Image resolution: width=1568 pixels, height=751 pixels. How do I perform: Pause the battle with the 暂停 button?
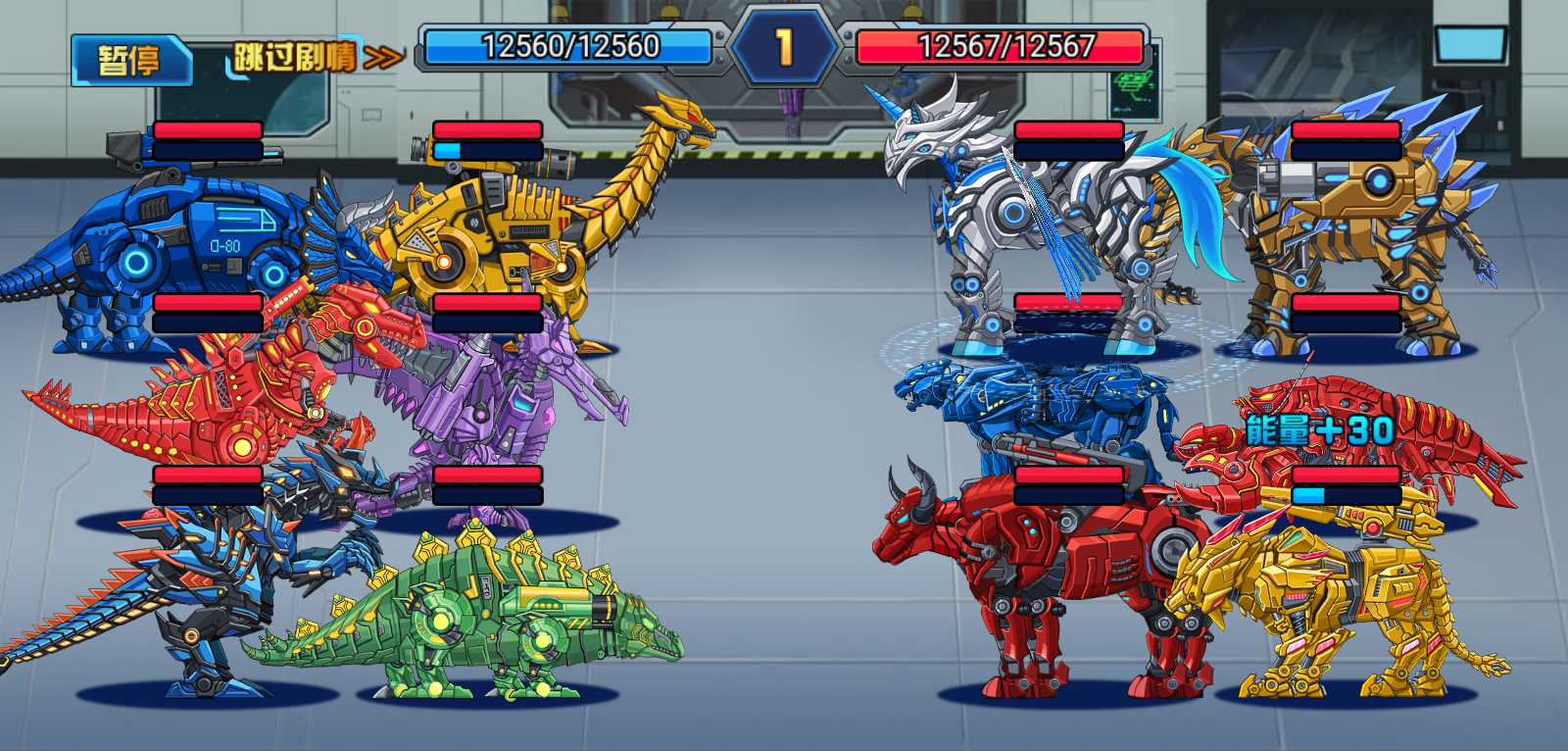pyautogui.click(x=130, y=60)
